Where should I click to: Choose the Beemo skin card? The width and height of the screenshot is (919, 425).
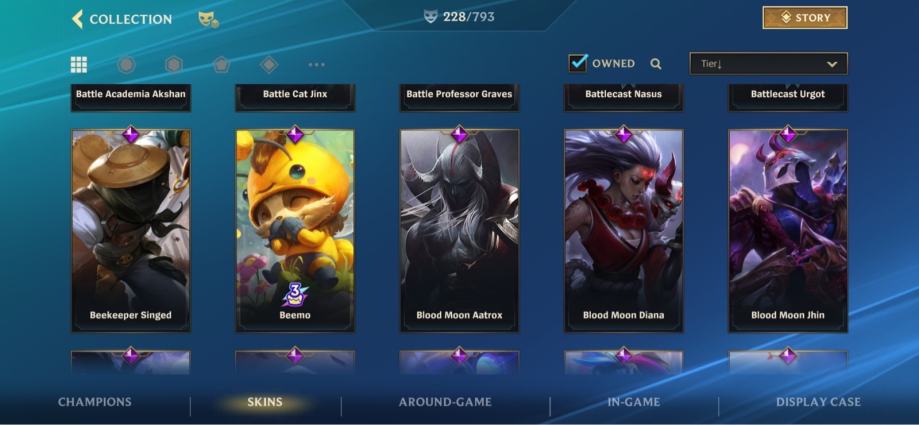point(295,230)
